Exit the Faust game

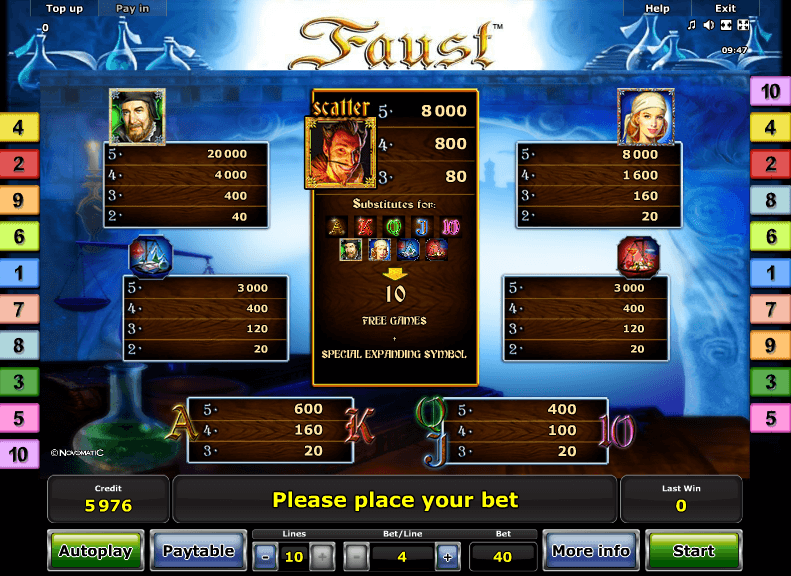click(725, 9)
